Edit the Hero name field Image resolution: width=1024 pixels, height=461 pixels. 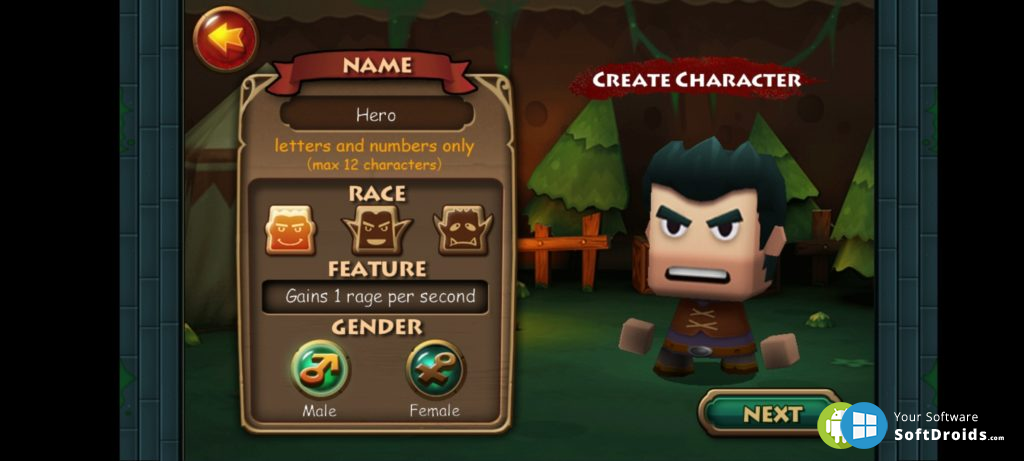tap(376, 115)
